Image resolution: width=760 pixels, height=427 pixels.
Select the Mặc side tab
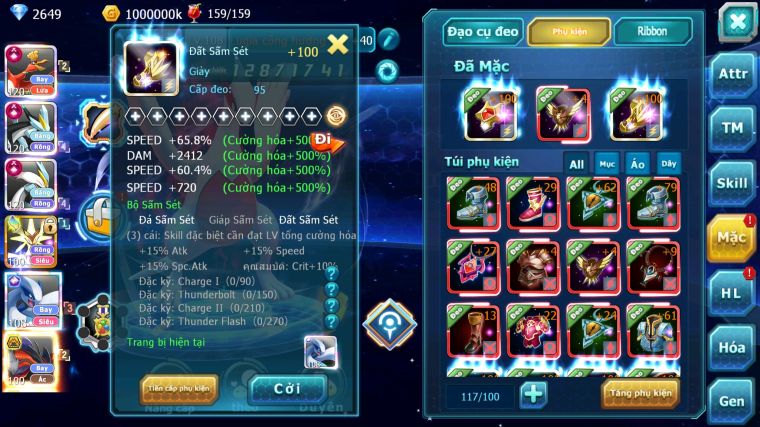[733, 237]
